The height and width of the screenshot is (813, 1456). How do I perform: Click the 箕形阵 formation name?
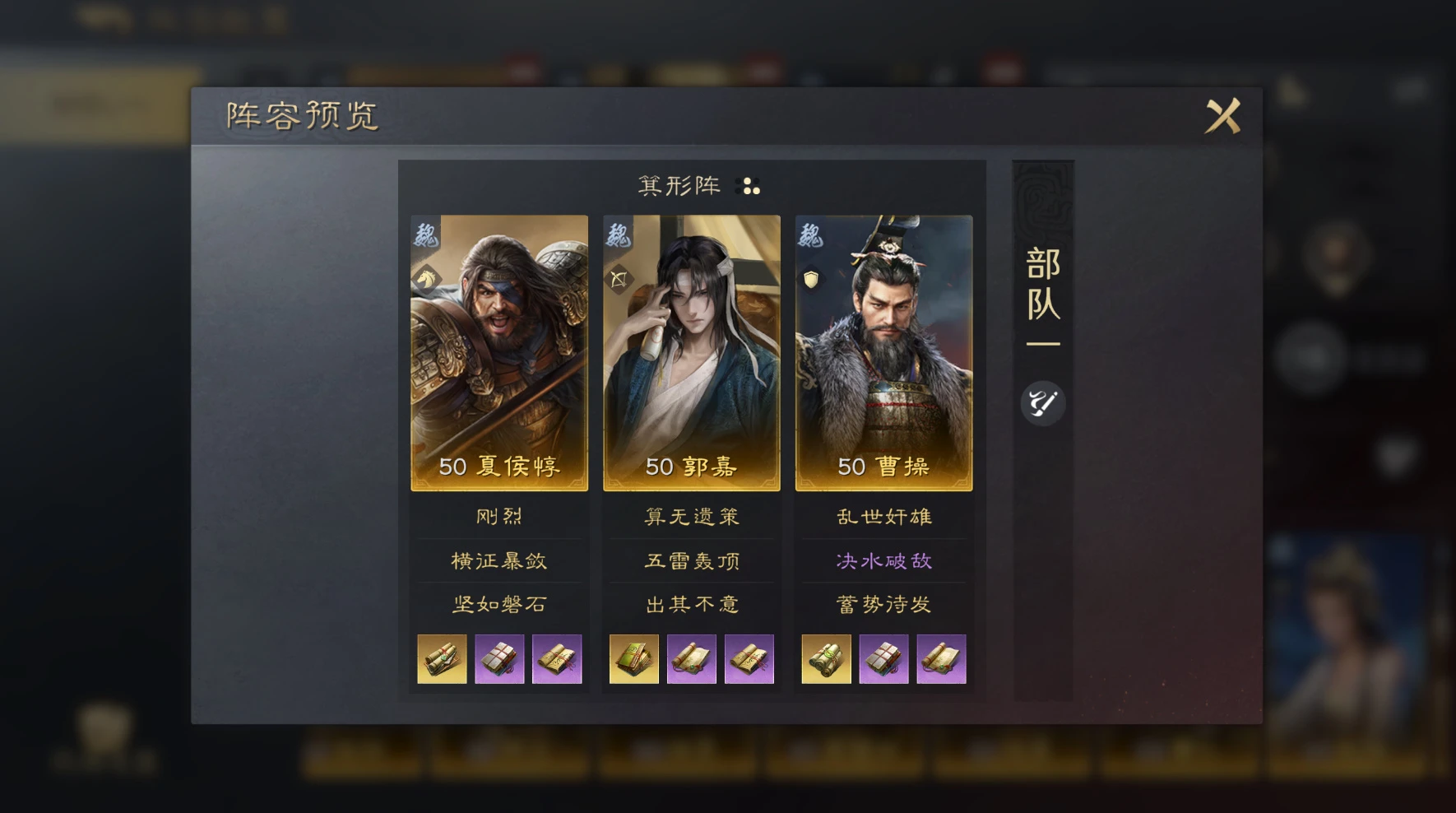tap(680, 186)
